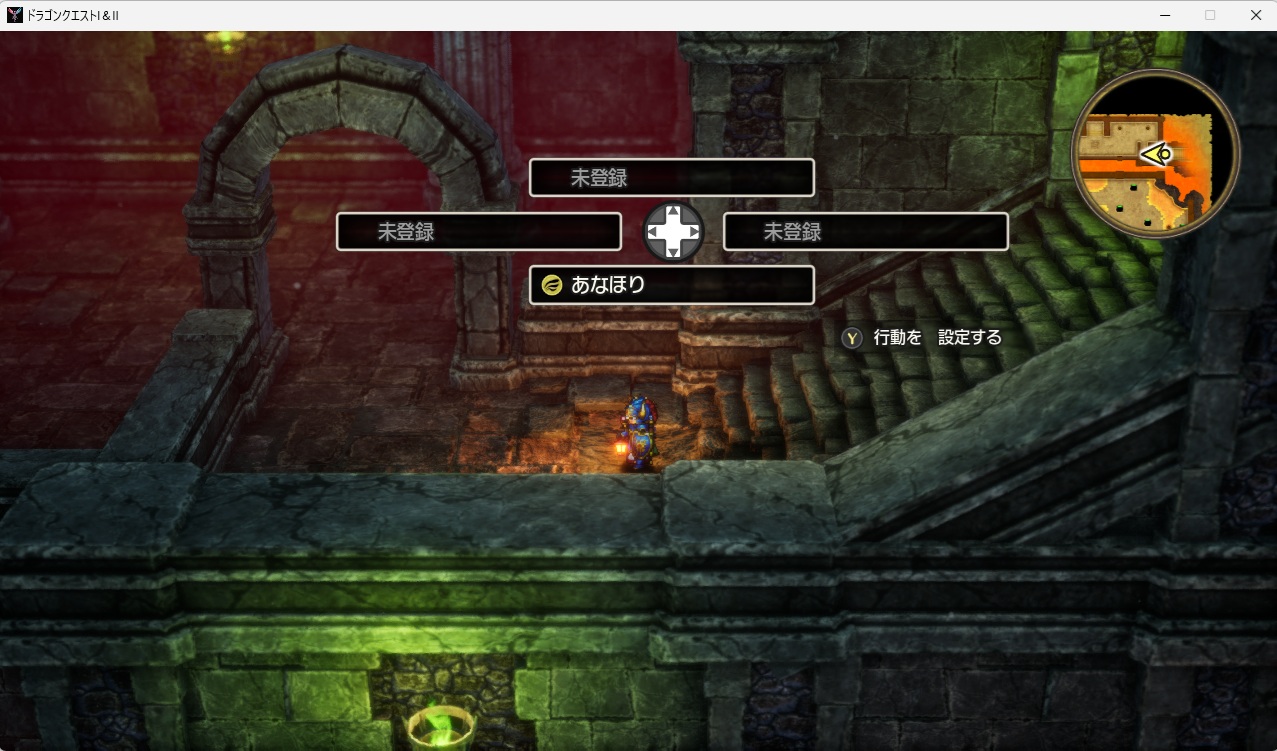
Task: Open the circular dungeon minimap
Action: point(1155,154)
